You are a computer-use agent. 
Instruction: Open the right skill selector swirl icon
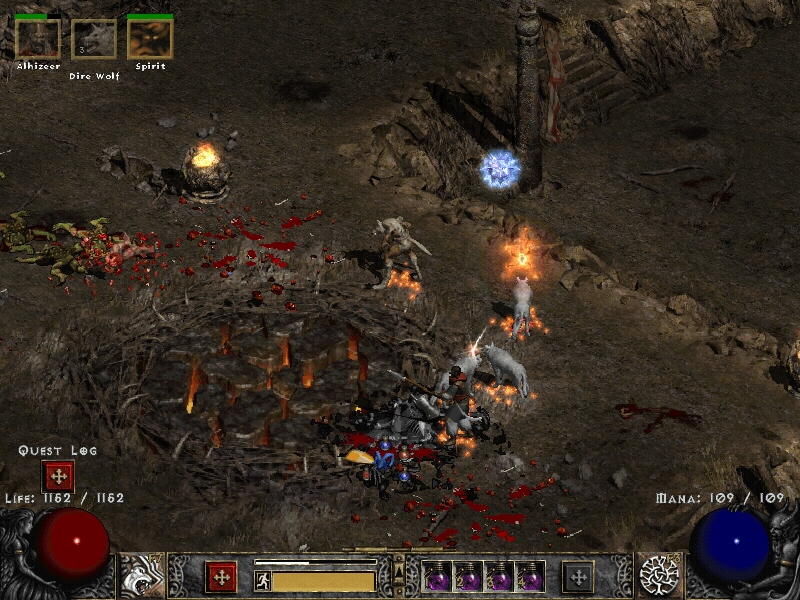click(x=659, y=575)
